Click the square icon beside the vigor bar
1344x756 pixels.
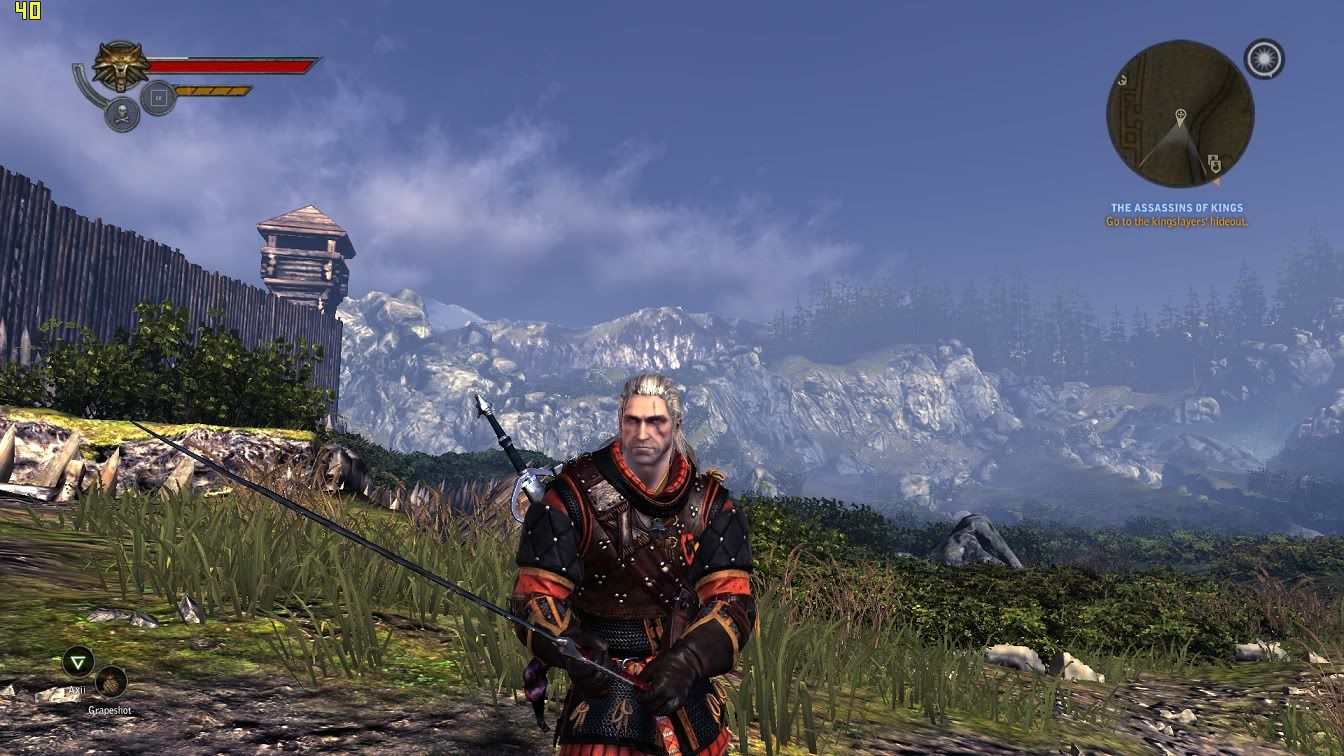pyautogui.click(x=158, y=98)
